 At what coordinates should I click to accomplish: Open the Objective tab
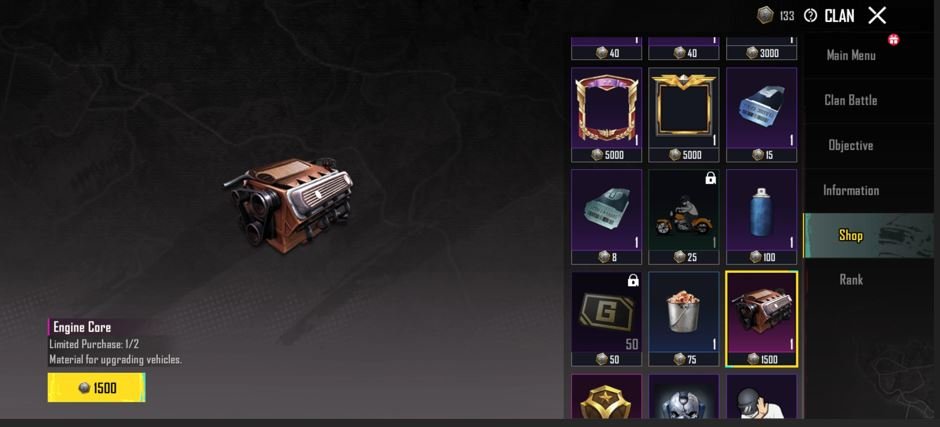[851, 145]
